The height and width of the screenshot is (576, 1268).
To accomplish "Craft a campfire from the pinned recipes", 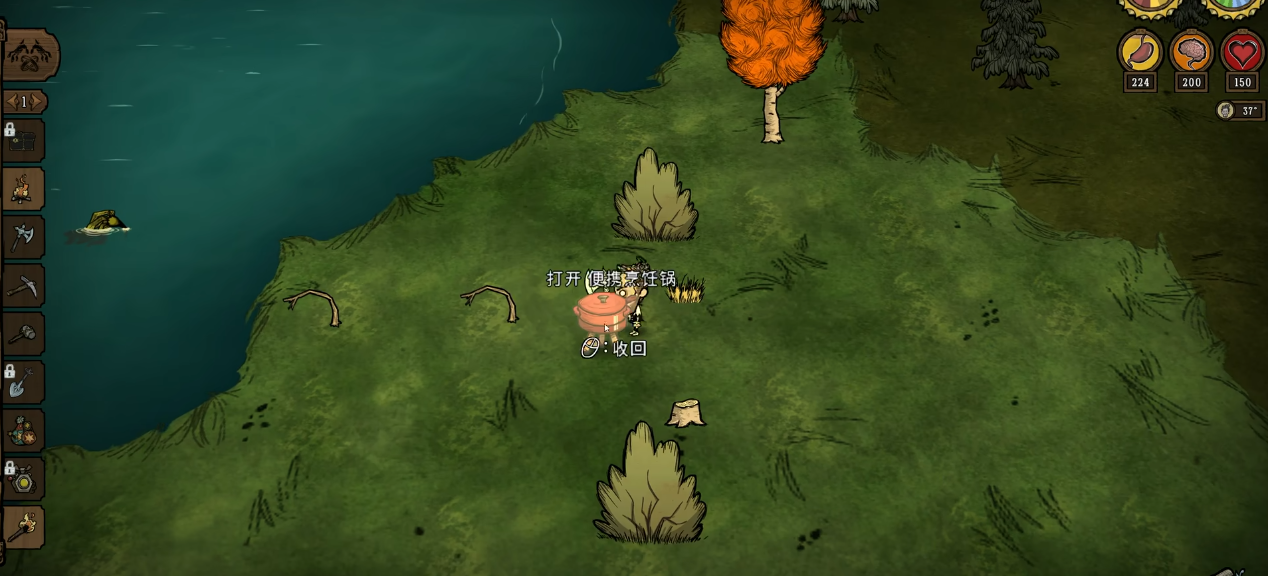I will click(23, 189).
